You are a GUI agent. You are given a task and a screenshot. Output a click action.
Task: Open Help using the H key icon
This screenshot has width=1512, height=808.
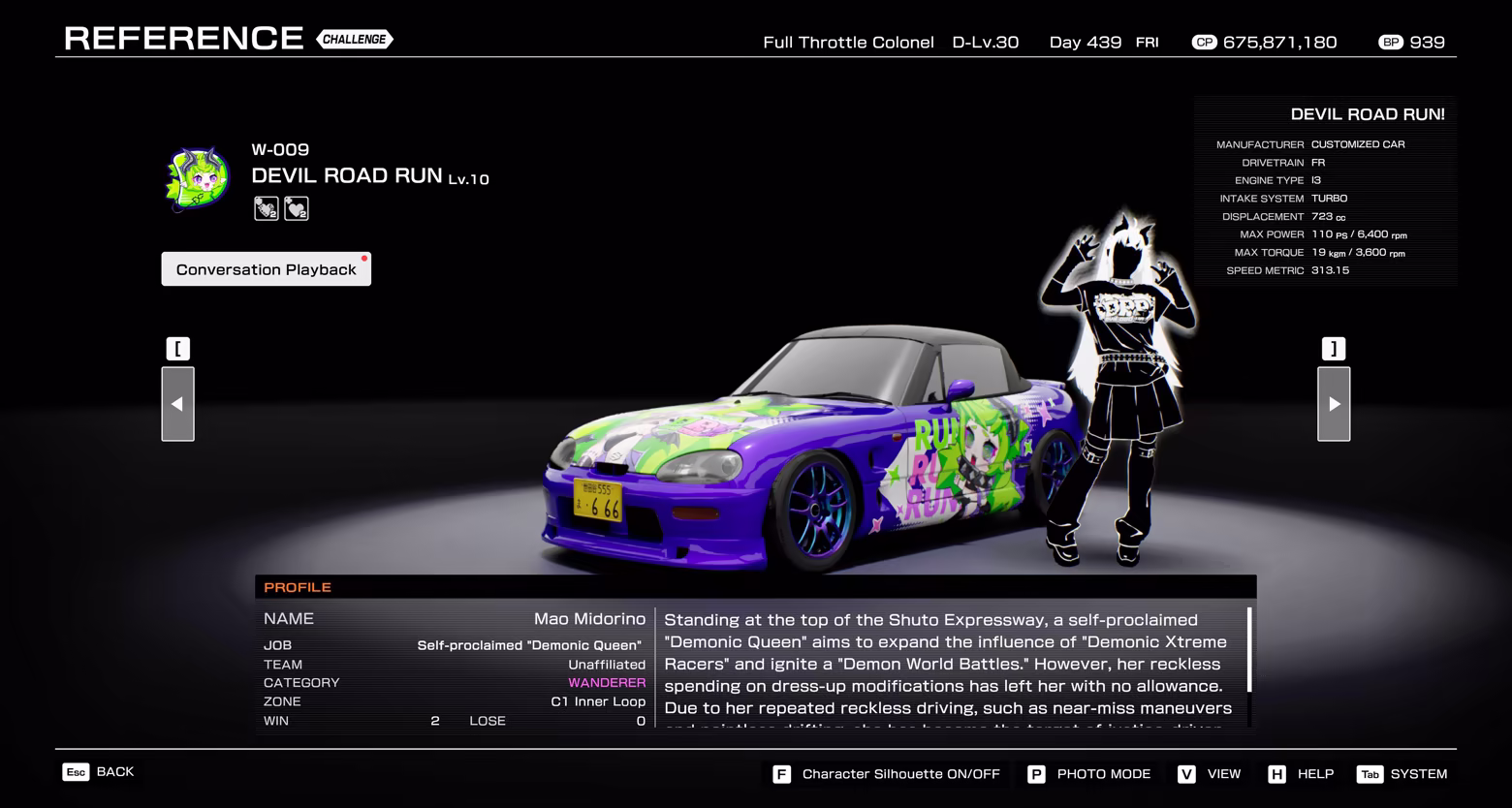1276,774
